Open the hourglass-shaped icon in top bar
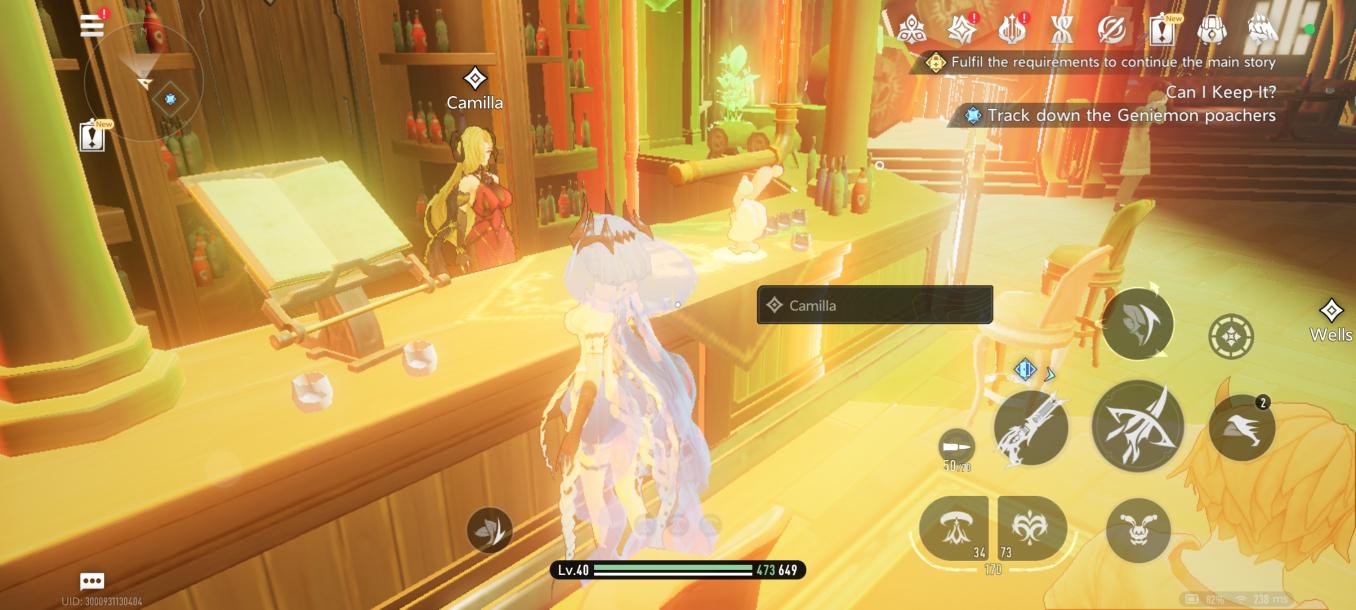The height and width of the screenshot is (610, 1356). [1062, 31]
